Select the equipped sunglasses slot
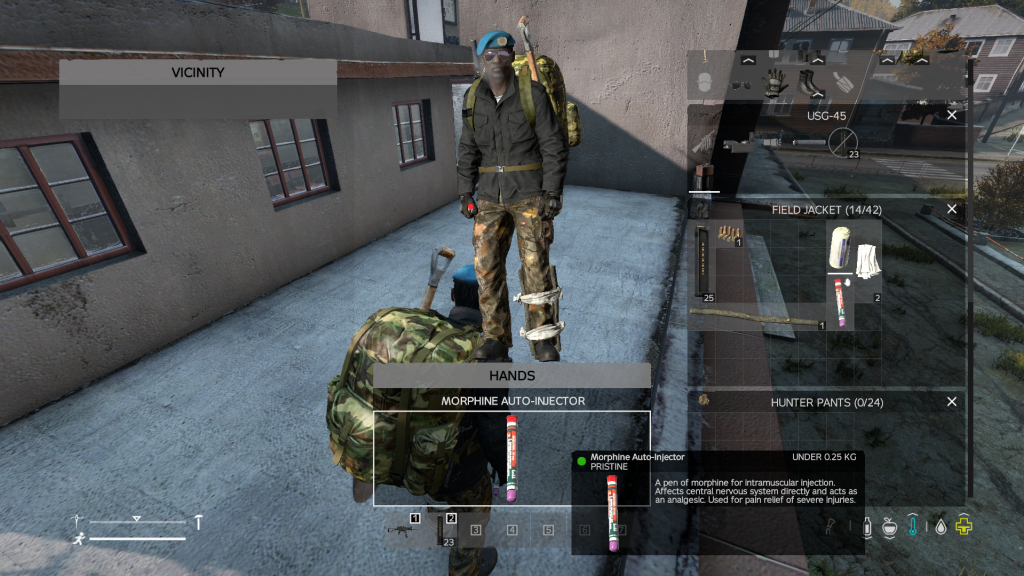The height and width of the screenshot is (576, 1024). coord(740,84)
